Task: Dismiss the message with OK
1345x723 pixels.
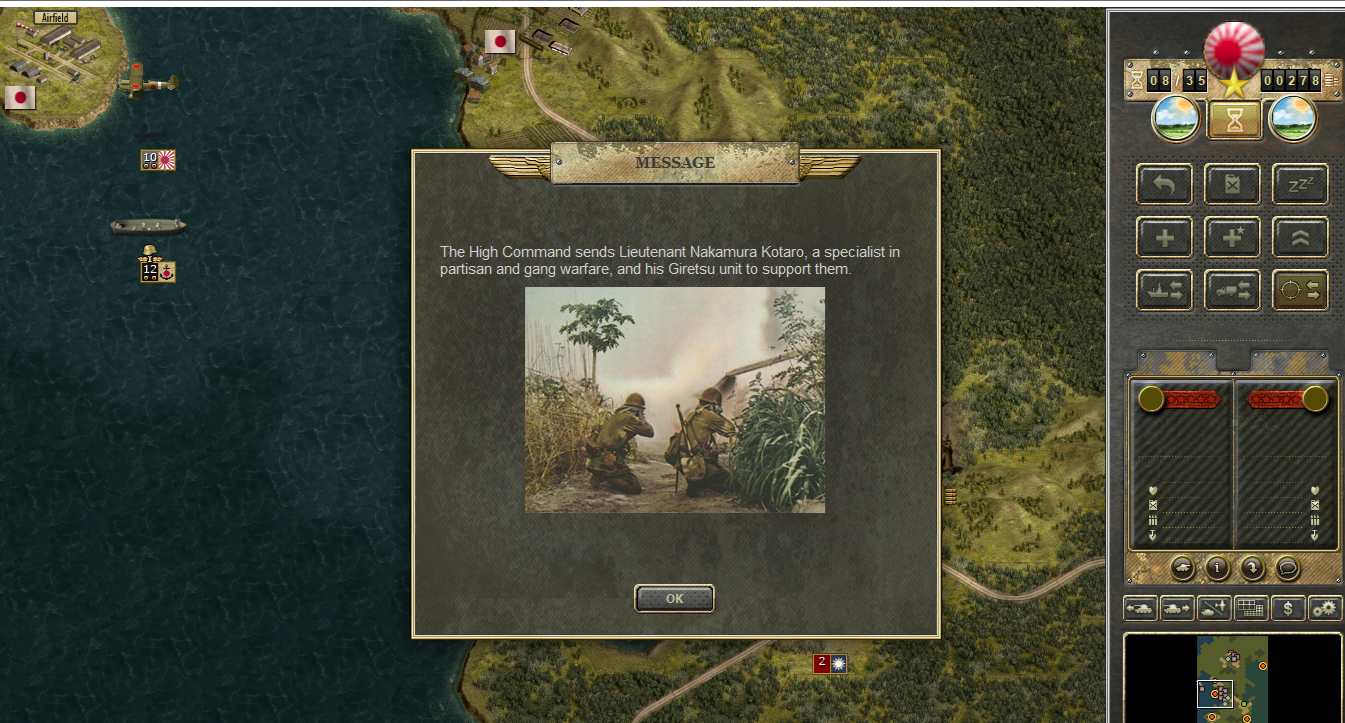Action: point(674,599)
